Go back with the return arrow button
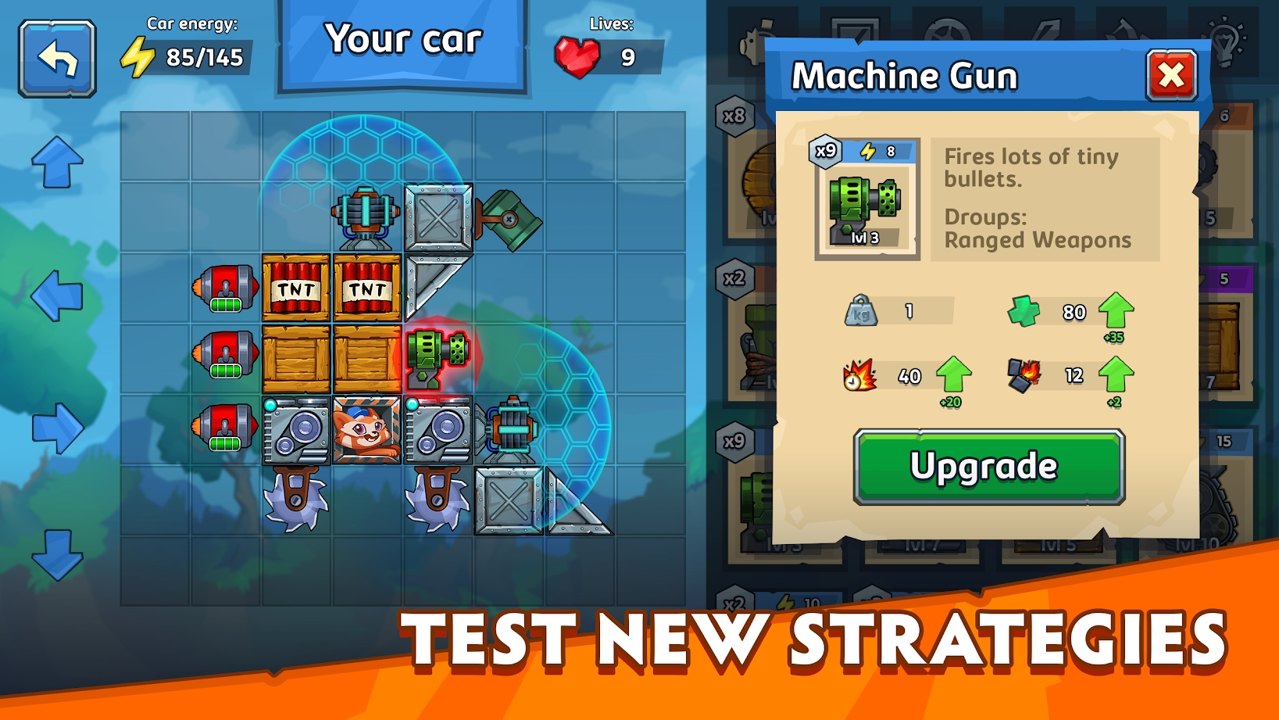1279x720 pixels. 57,59
